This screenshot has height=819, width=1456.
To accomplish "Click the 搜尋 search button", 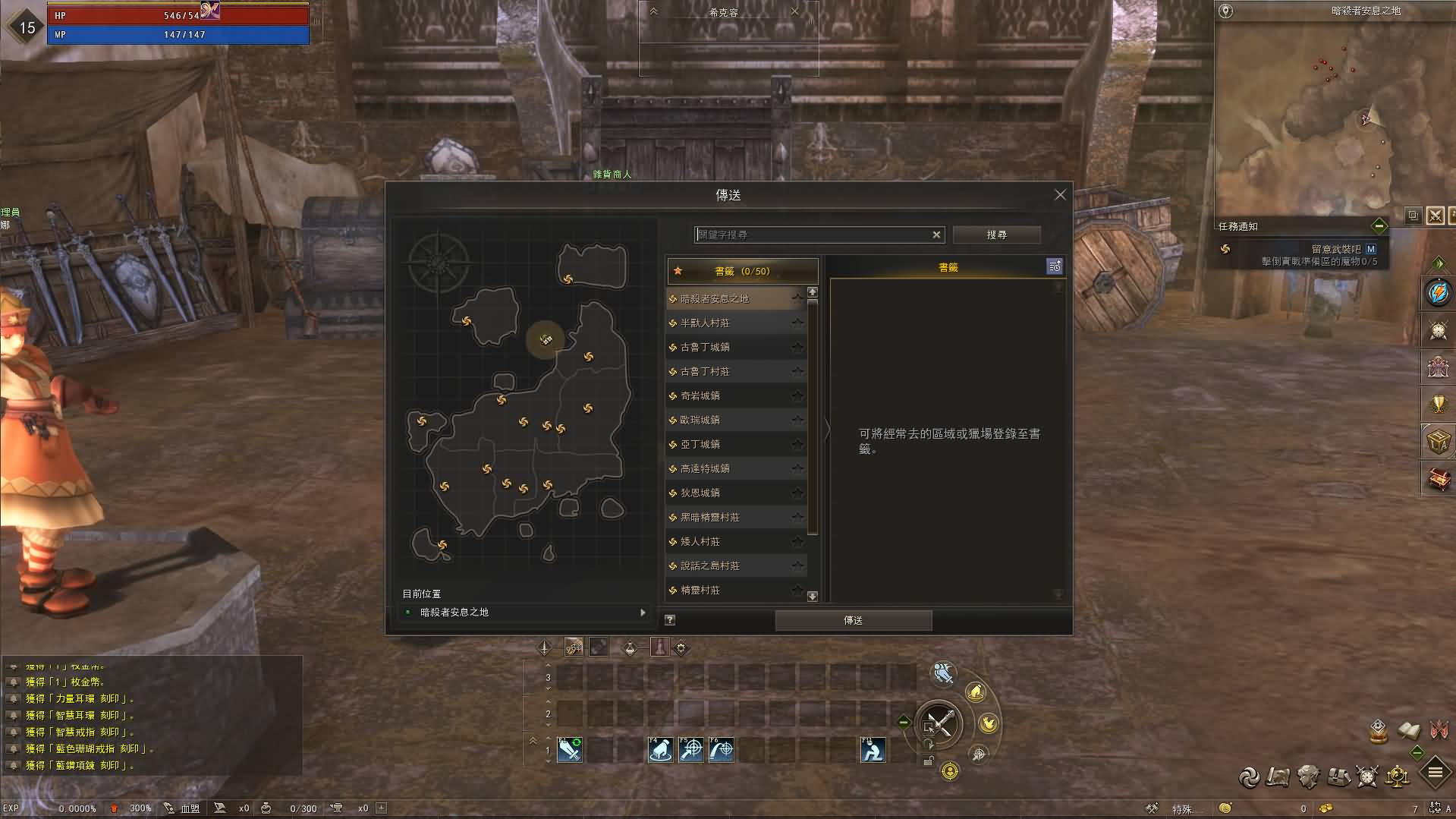I will coord(996,235).
